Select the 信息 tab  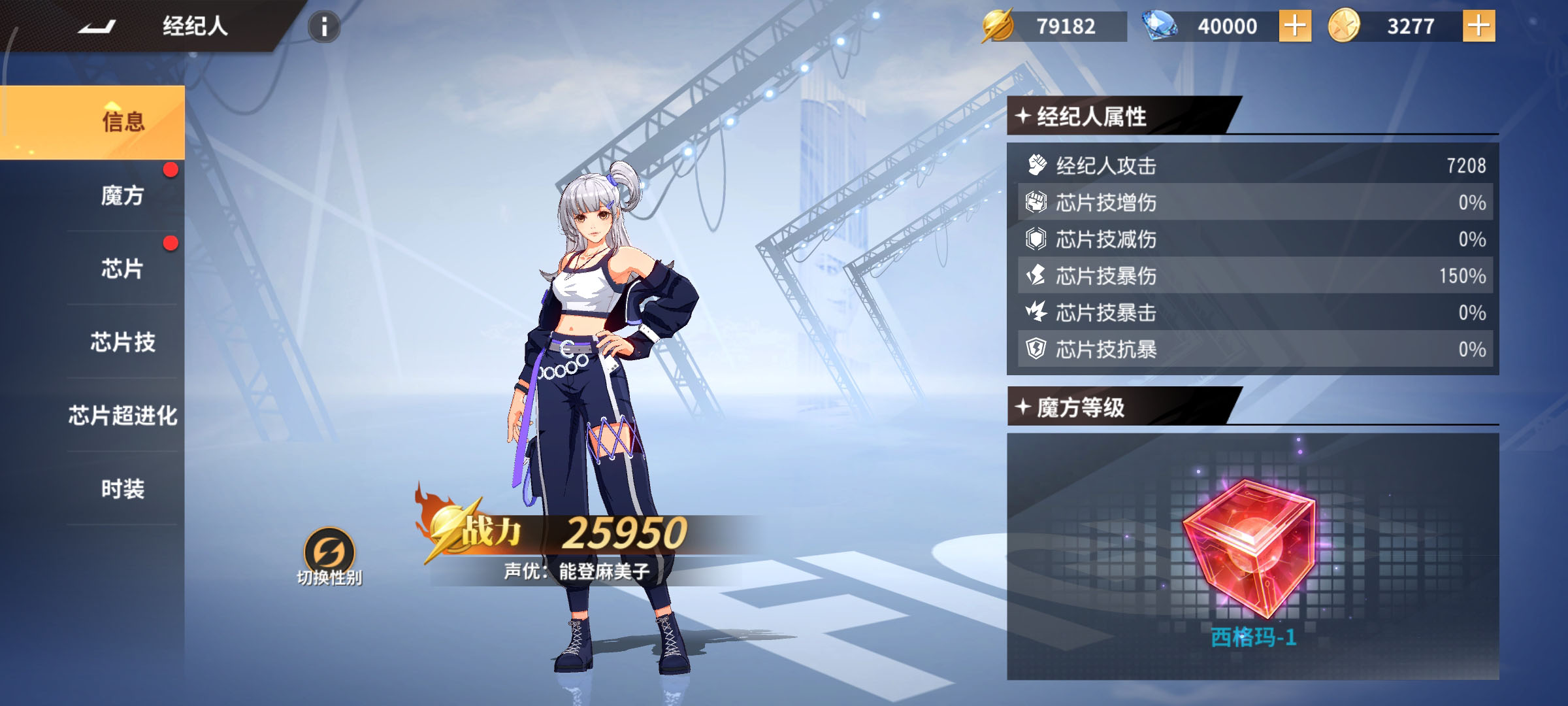pos(123,122)
